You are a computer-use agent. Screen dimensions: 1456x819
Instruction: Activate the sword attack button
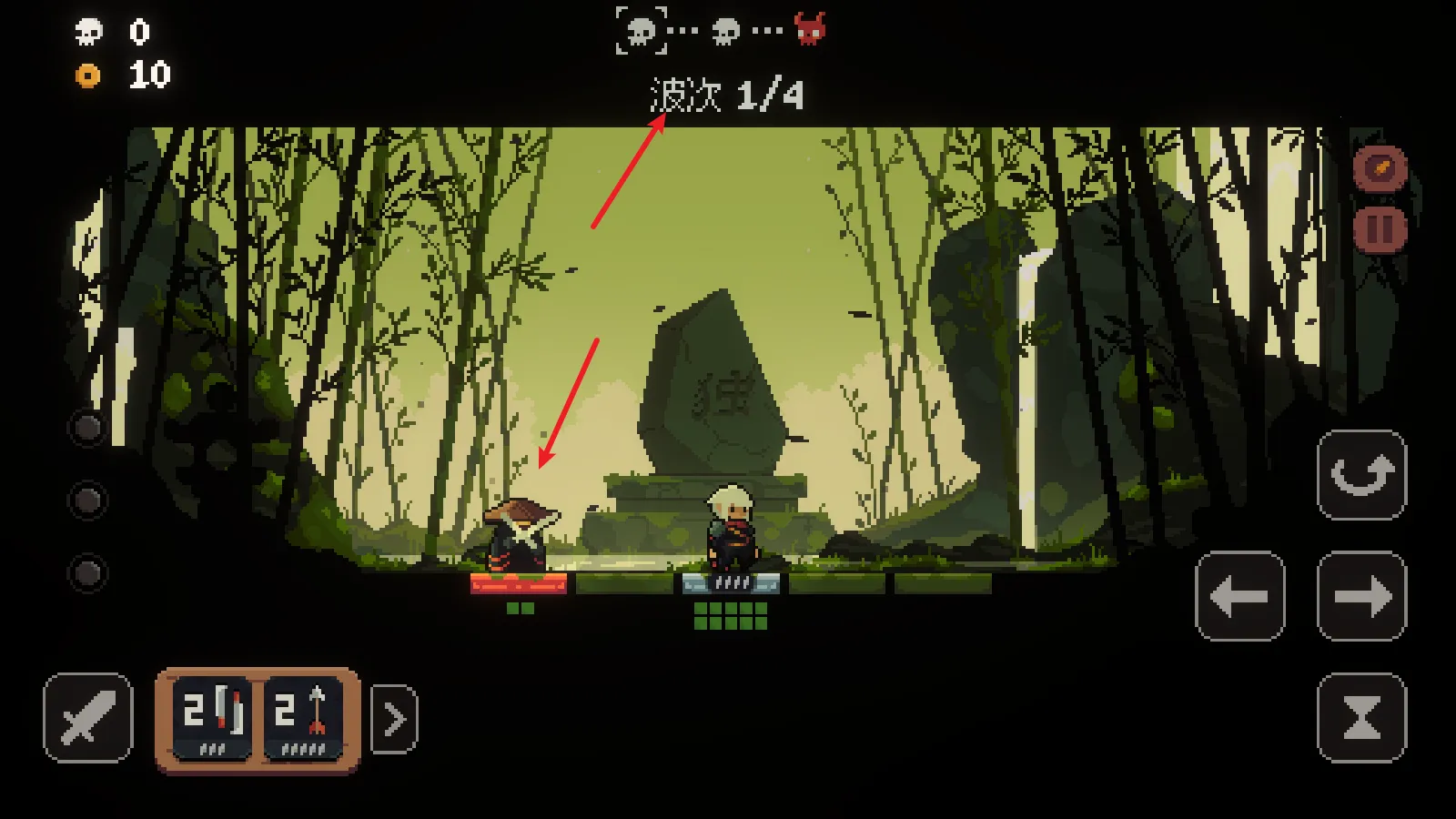87,718
